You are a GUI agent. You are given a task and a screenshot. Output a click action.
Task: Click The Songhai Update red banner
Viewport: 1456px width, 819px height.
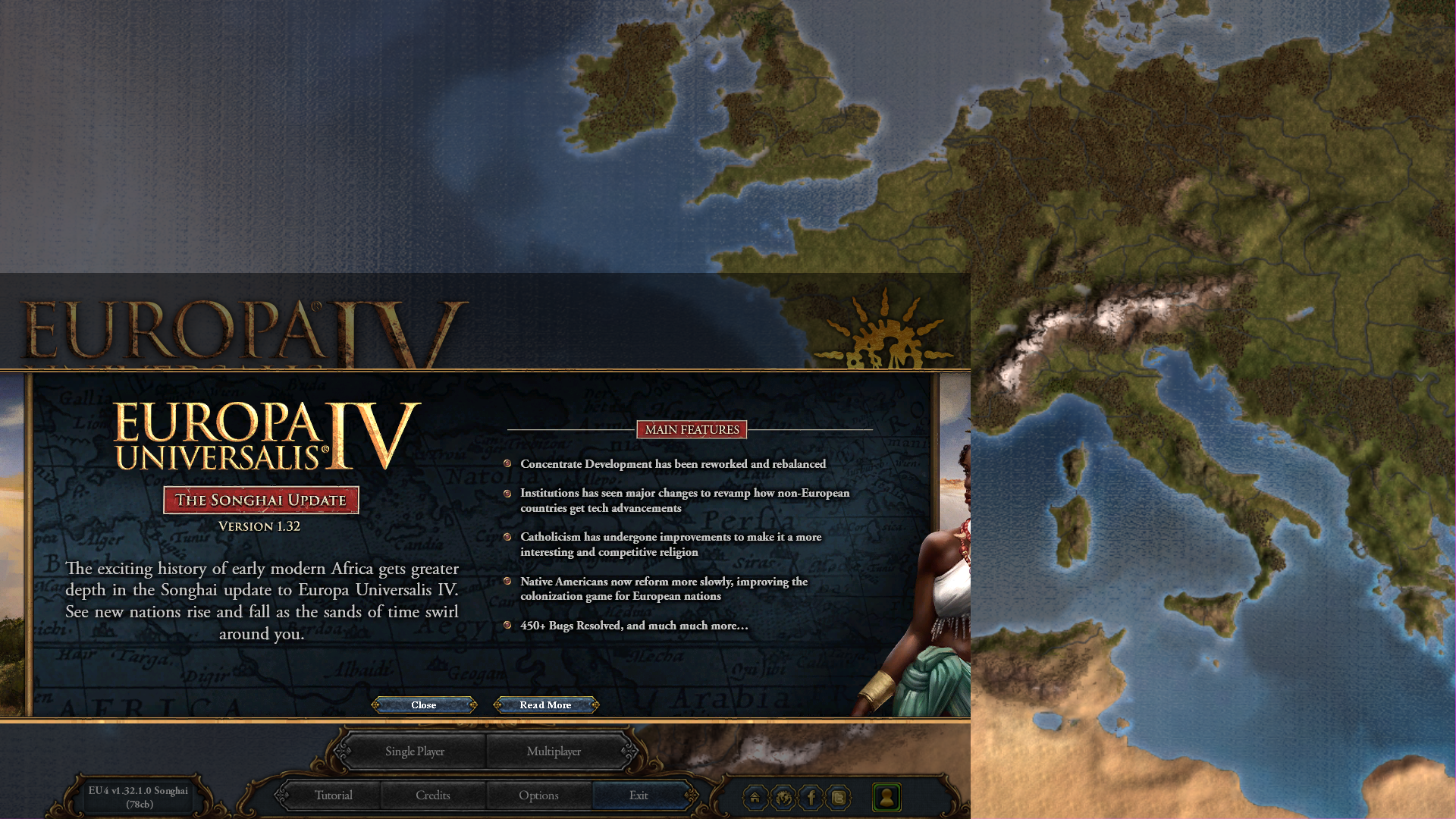[262, 500]
